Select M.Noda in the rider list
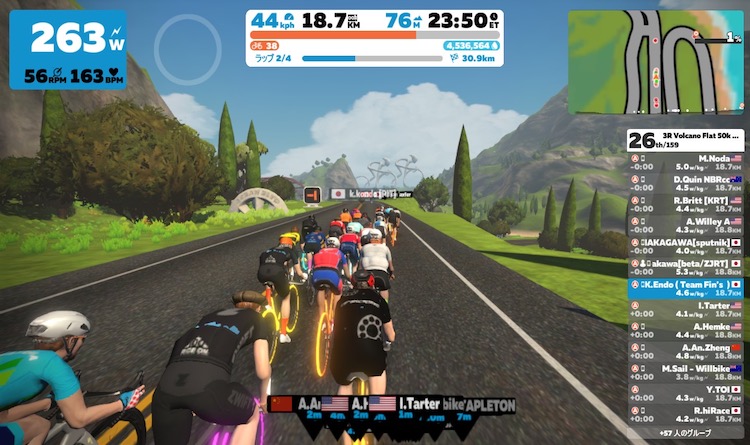The image size is (750, 445). click(x=686, y=163)
